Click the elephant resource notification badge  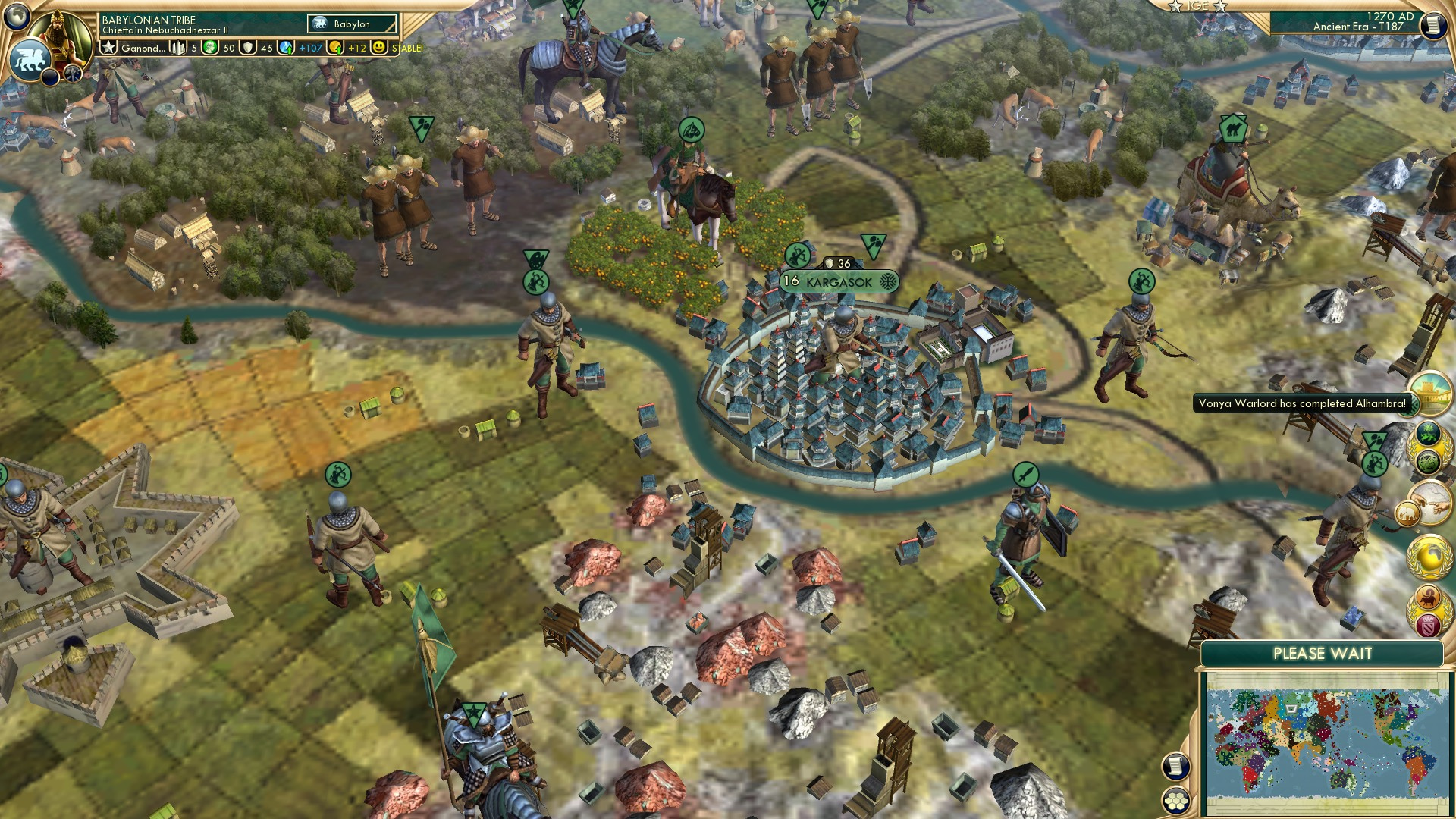[1407, 513]
